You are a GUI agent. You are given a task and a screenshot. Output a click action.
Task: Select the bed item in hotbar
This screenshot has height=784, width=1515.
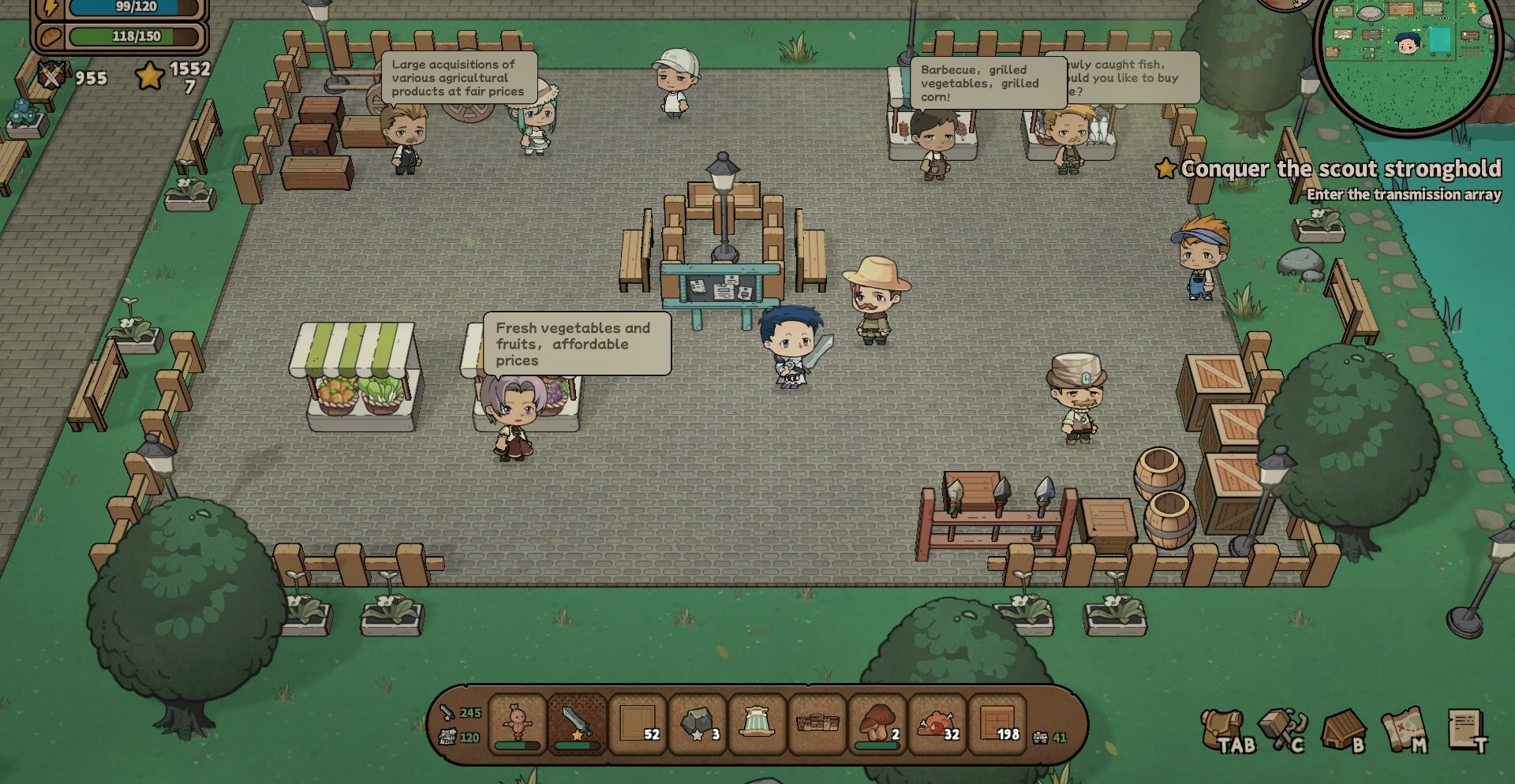point(757,723)
